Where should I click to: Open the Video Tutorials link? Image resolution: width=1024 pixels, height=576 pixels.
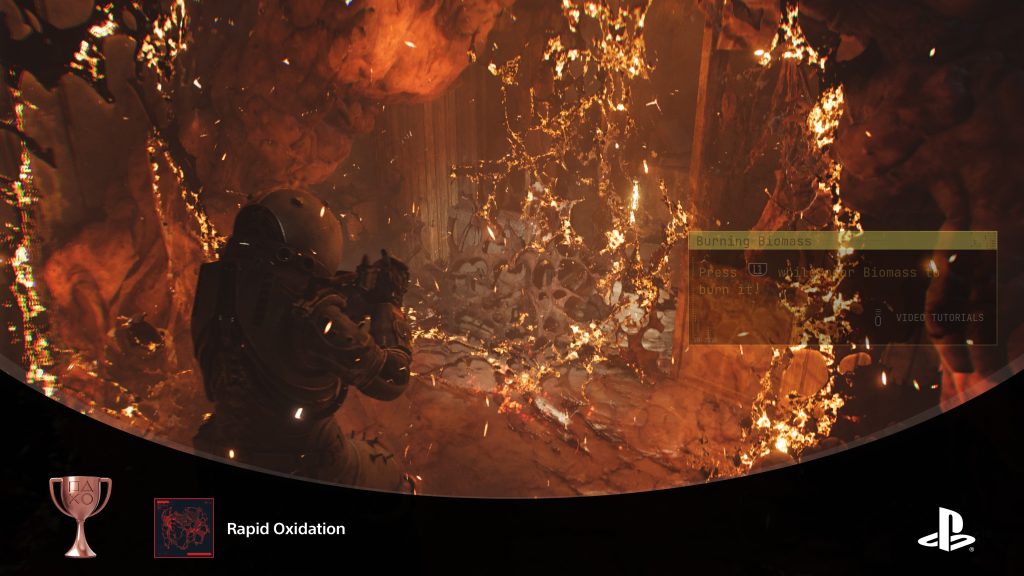[939, 318]
